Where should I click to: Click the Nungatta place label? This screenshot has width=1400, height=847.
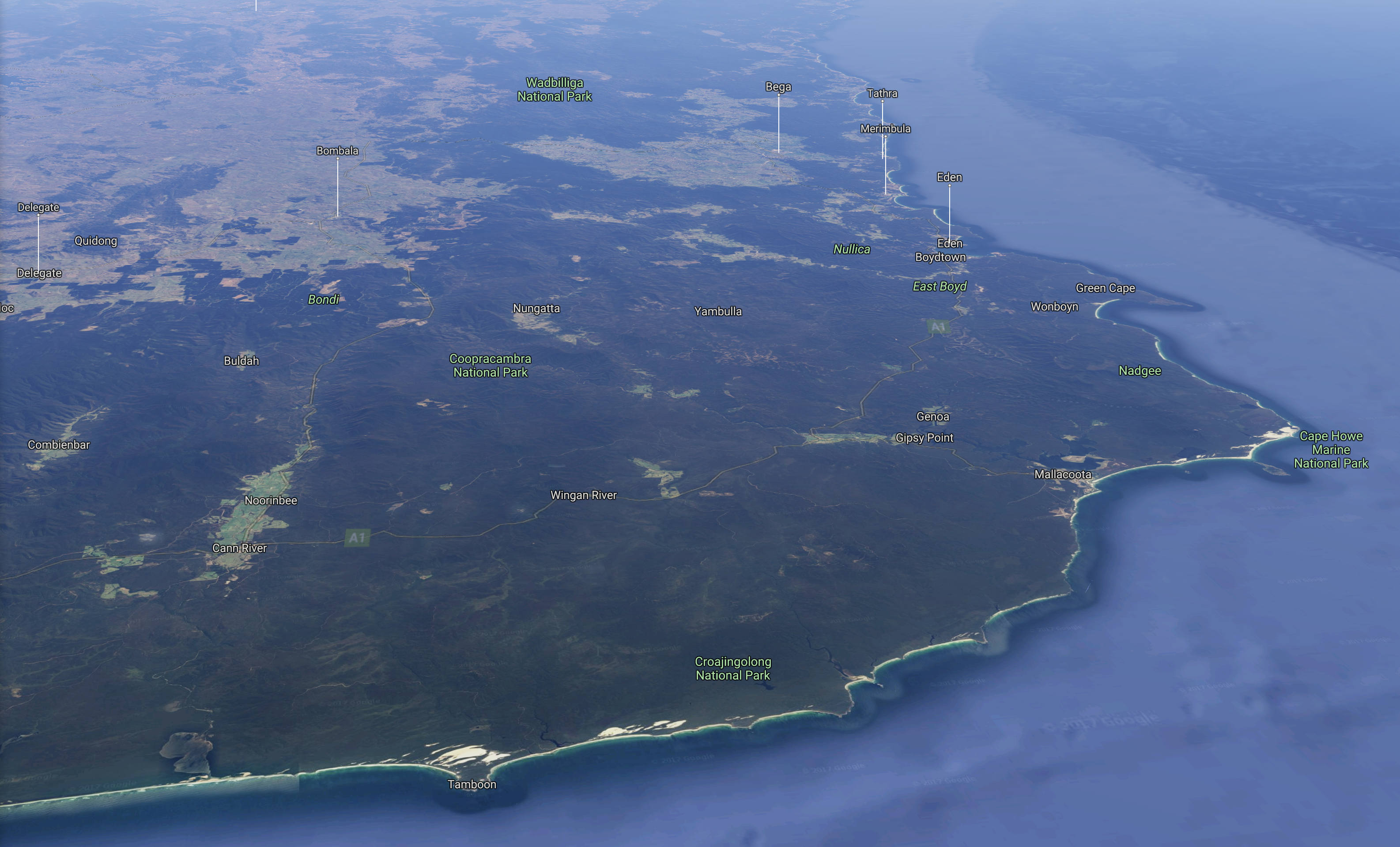[536, 309]
